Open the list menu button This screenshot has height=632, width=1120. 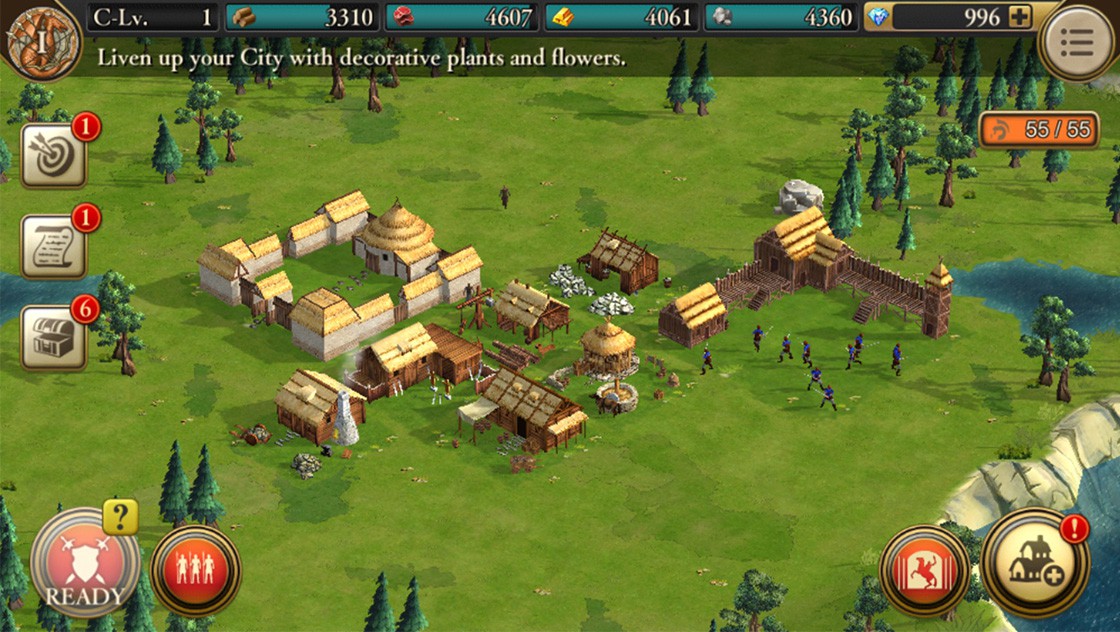pos(1078,42)
